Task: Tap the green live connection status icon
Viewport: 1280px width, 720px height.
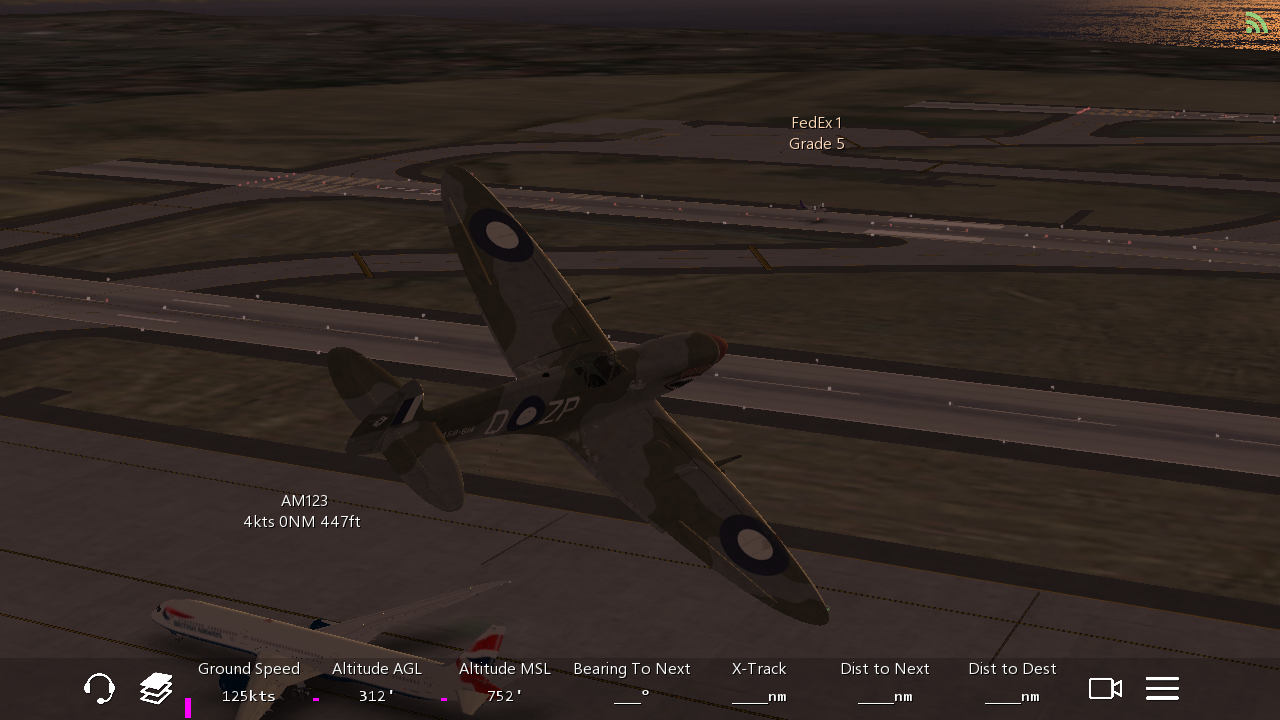Action: [x=1256, y=22]
